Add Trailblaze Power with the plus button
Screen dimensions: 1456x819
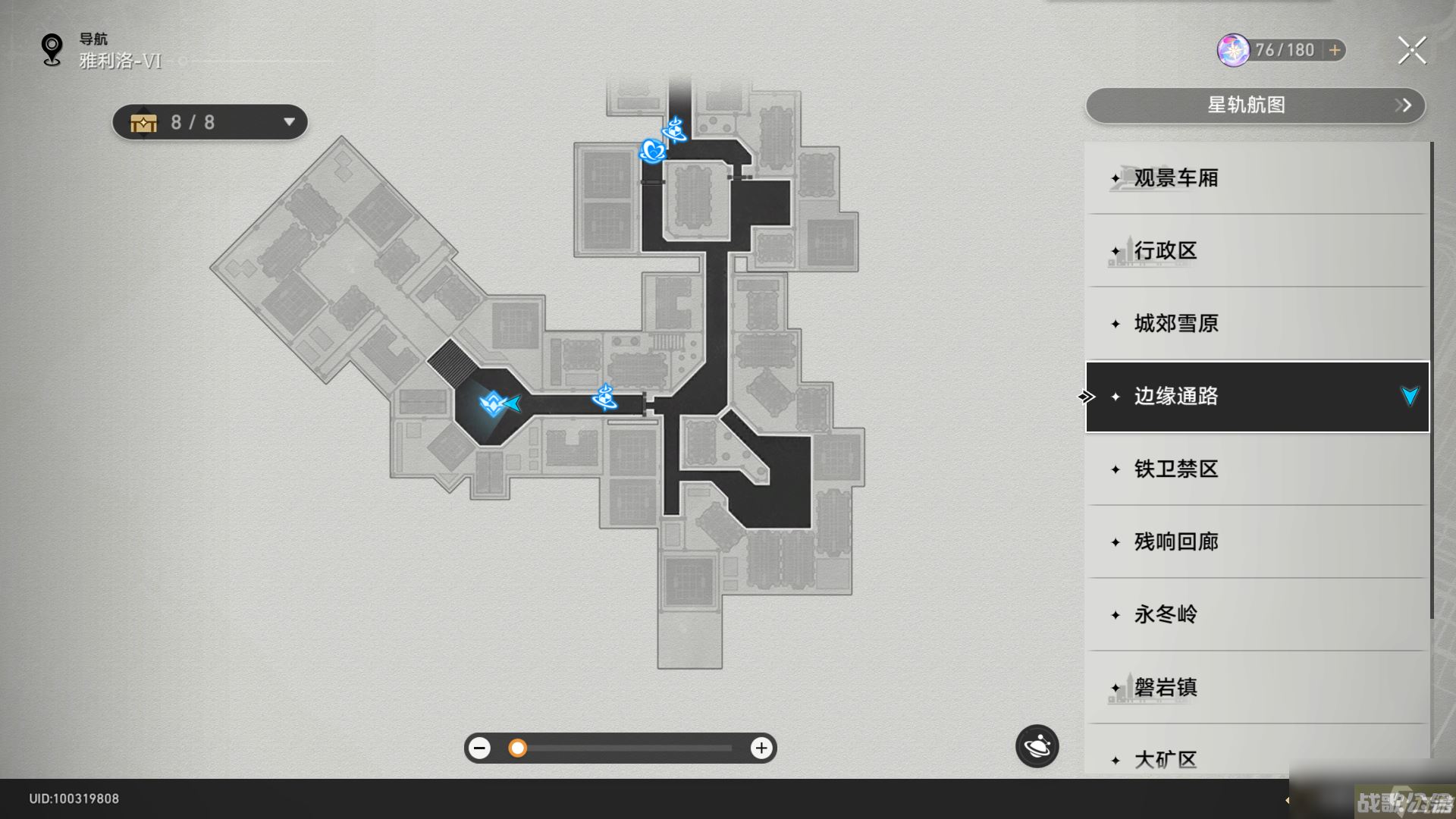pos(1335,50)
